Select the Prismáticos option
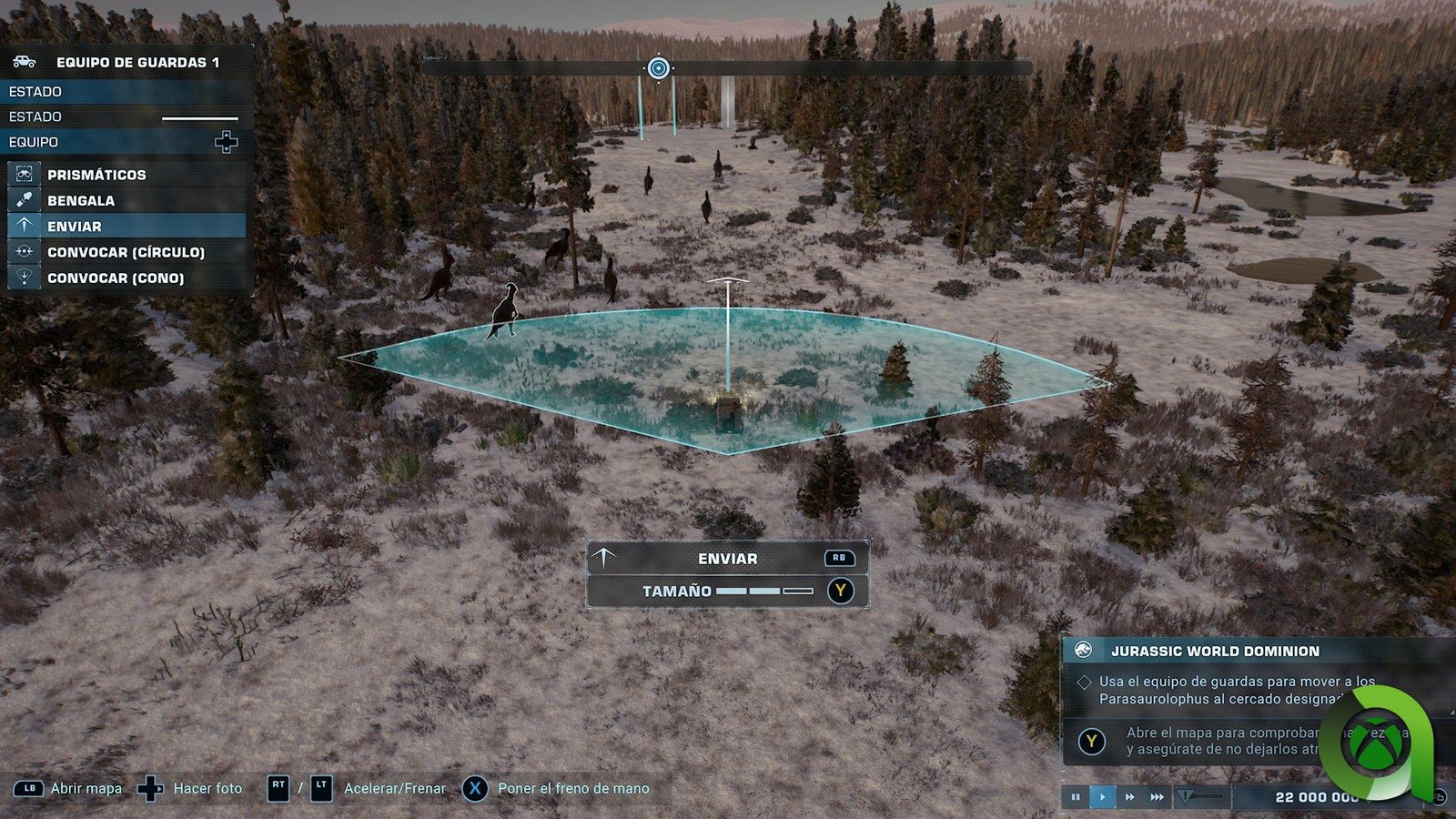 coord(96,175)
